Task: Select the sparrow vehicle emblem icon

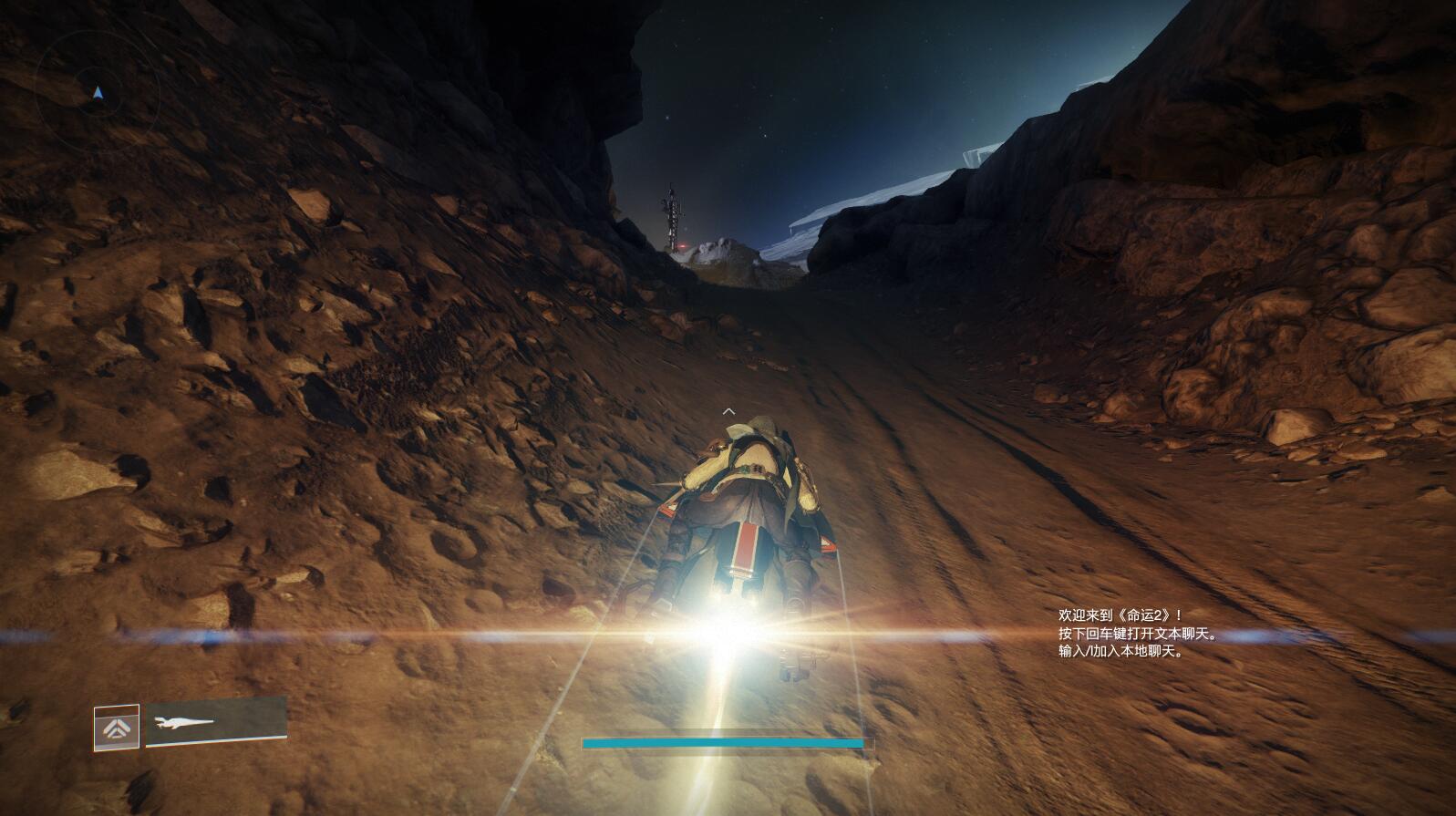Action: tap(117, 728)
